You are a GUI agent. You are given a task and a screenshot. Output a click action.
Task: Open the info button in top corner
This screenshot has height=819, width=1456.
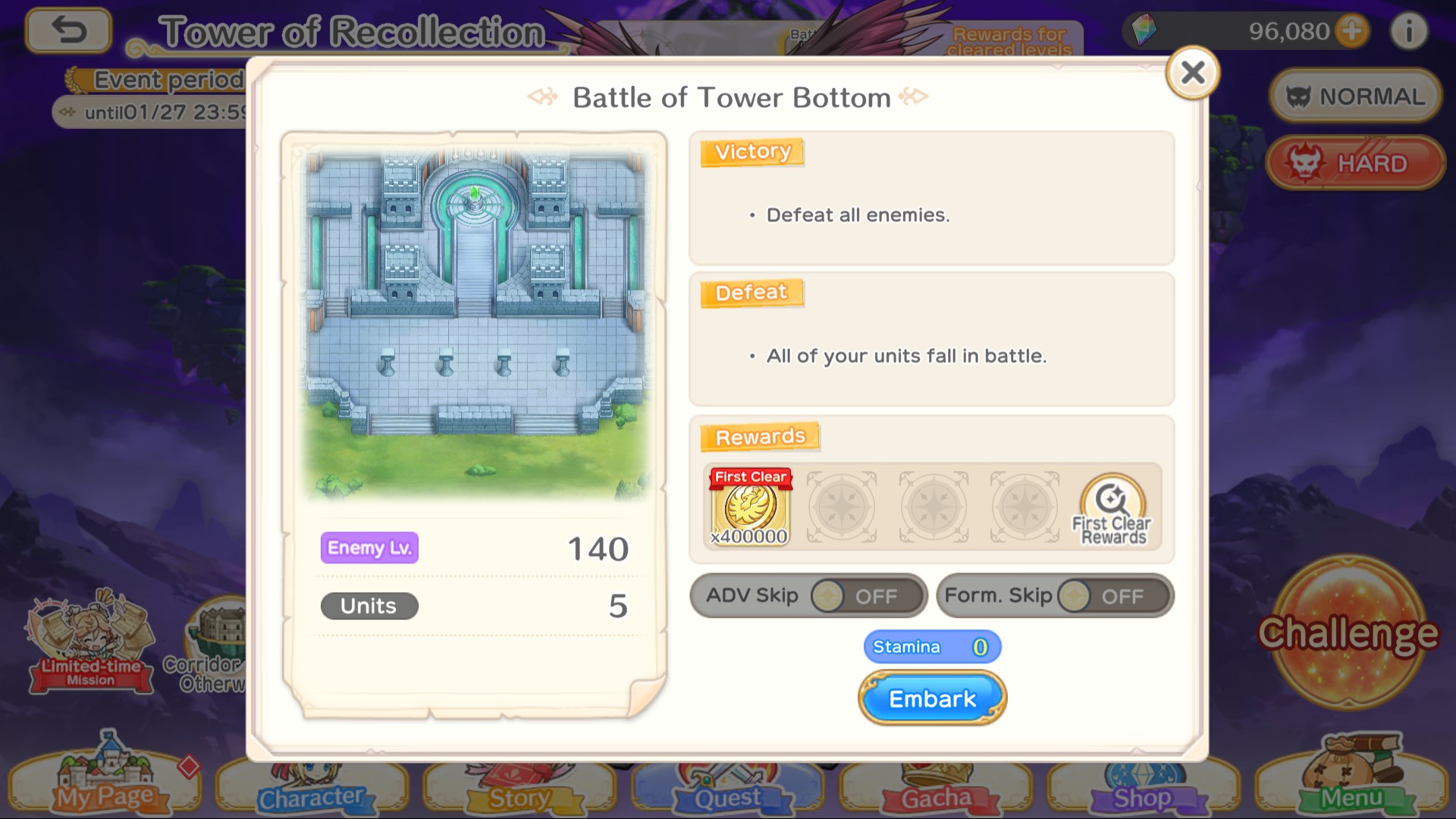point(1408,31)
